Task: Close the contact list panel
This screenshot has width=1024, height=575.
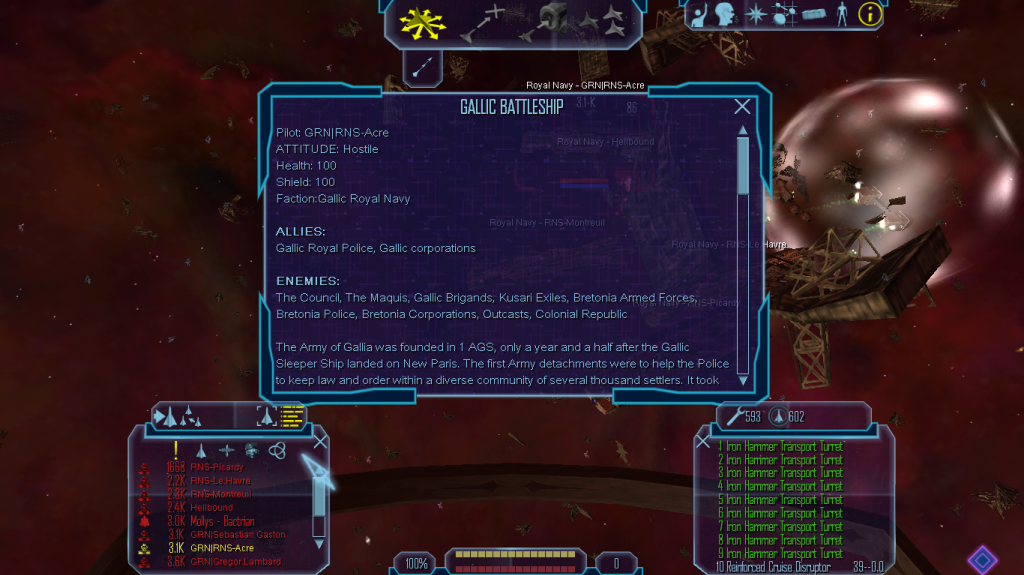Action: pyautogui.click(x=320, y=441)
